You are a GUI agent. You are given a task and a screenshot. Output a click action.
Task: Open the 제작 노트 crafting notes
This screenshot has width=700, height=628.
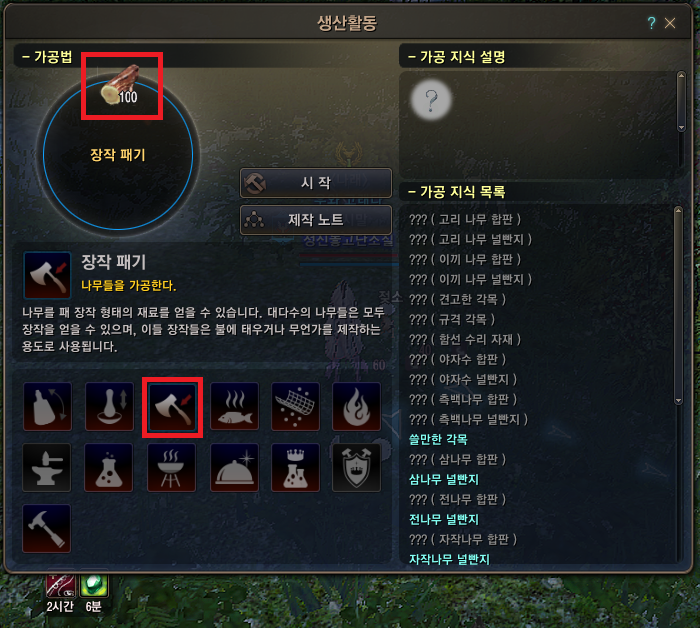[315, 219]
